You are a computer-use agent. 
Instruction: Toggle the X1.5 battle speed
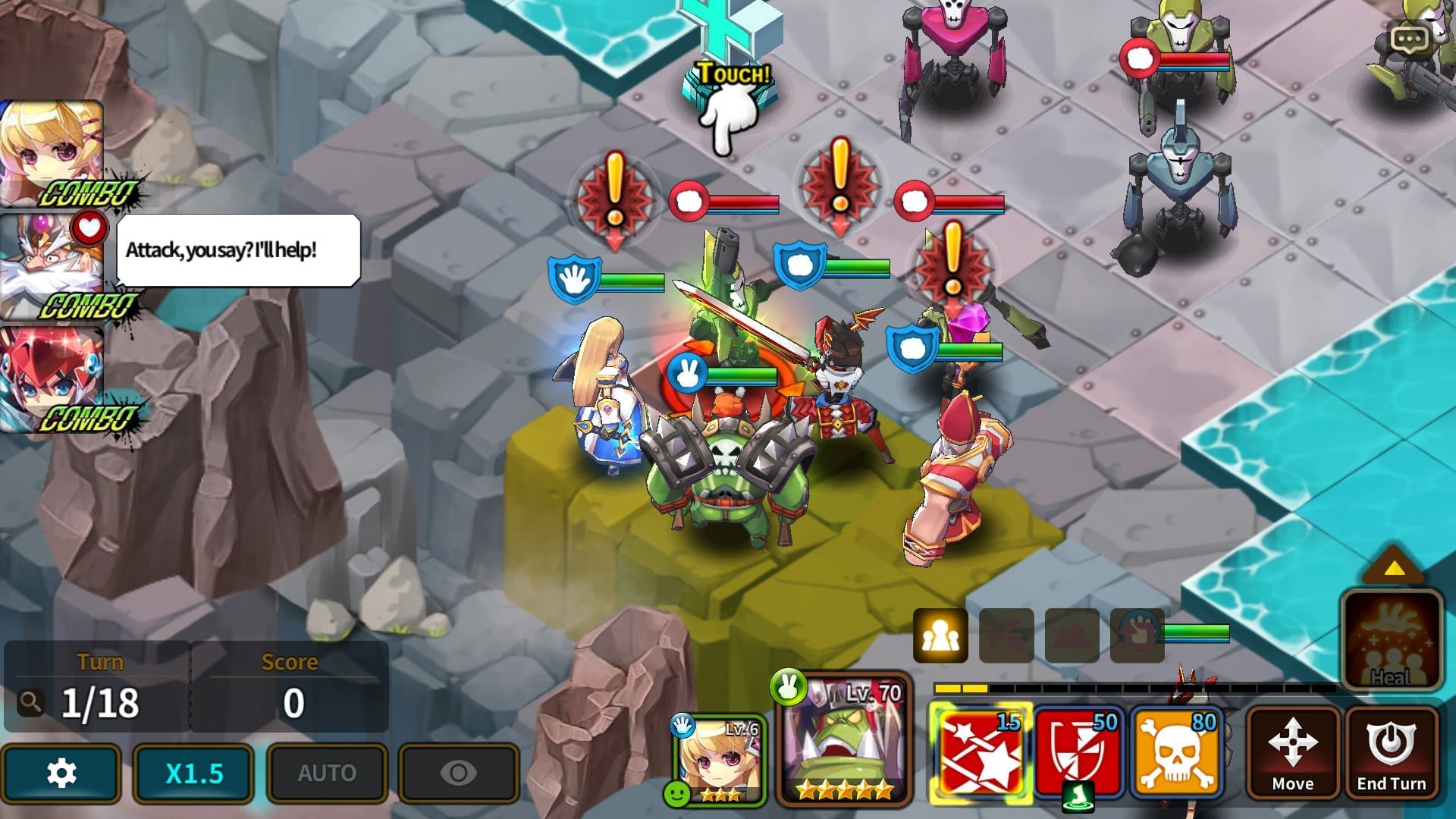click(193, 773)
